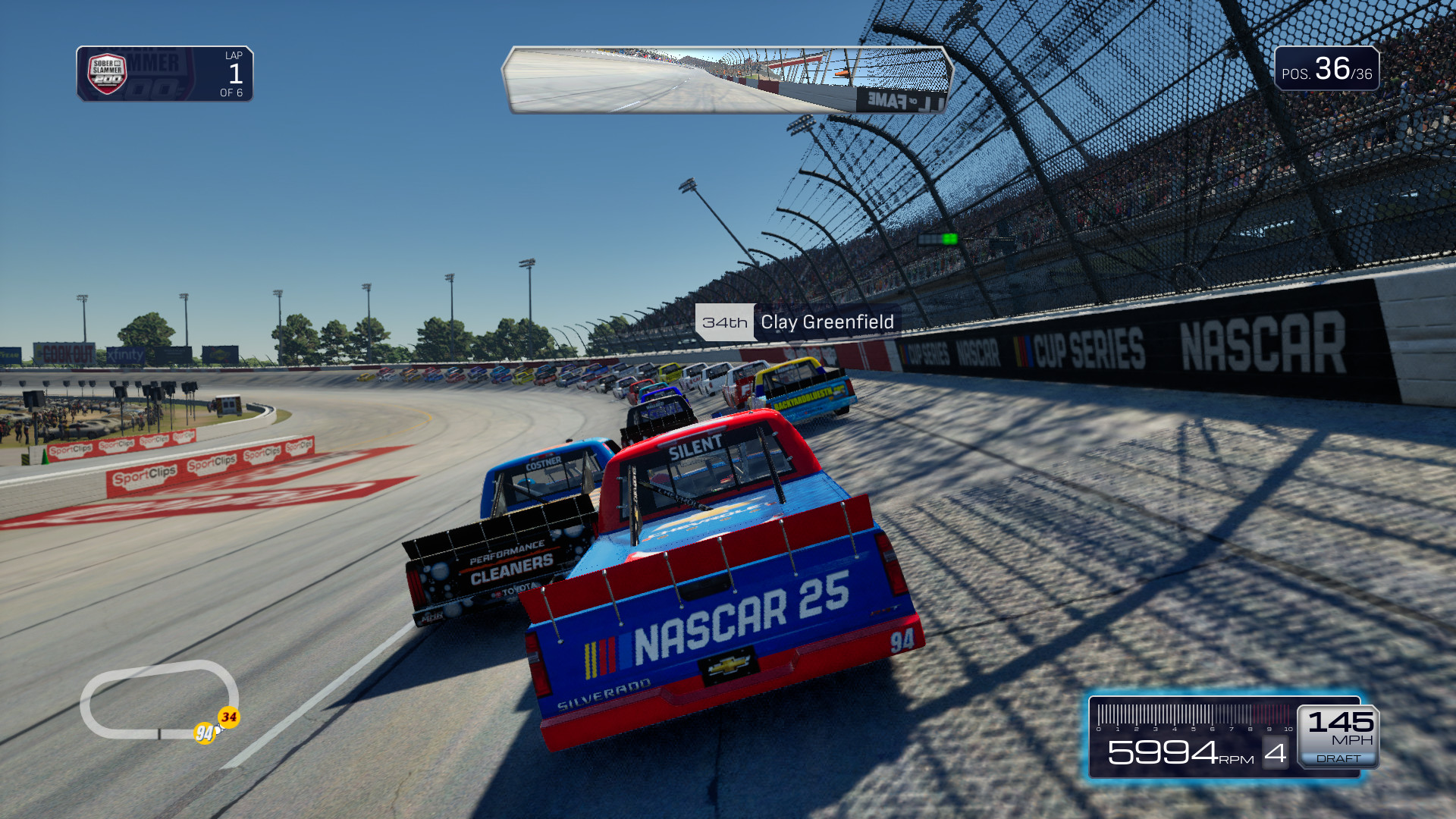
Task: Click the rear-view mirror display
Action: click(x=726, y=80)
